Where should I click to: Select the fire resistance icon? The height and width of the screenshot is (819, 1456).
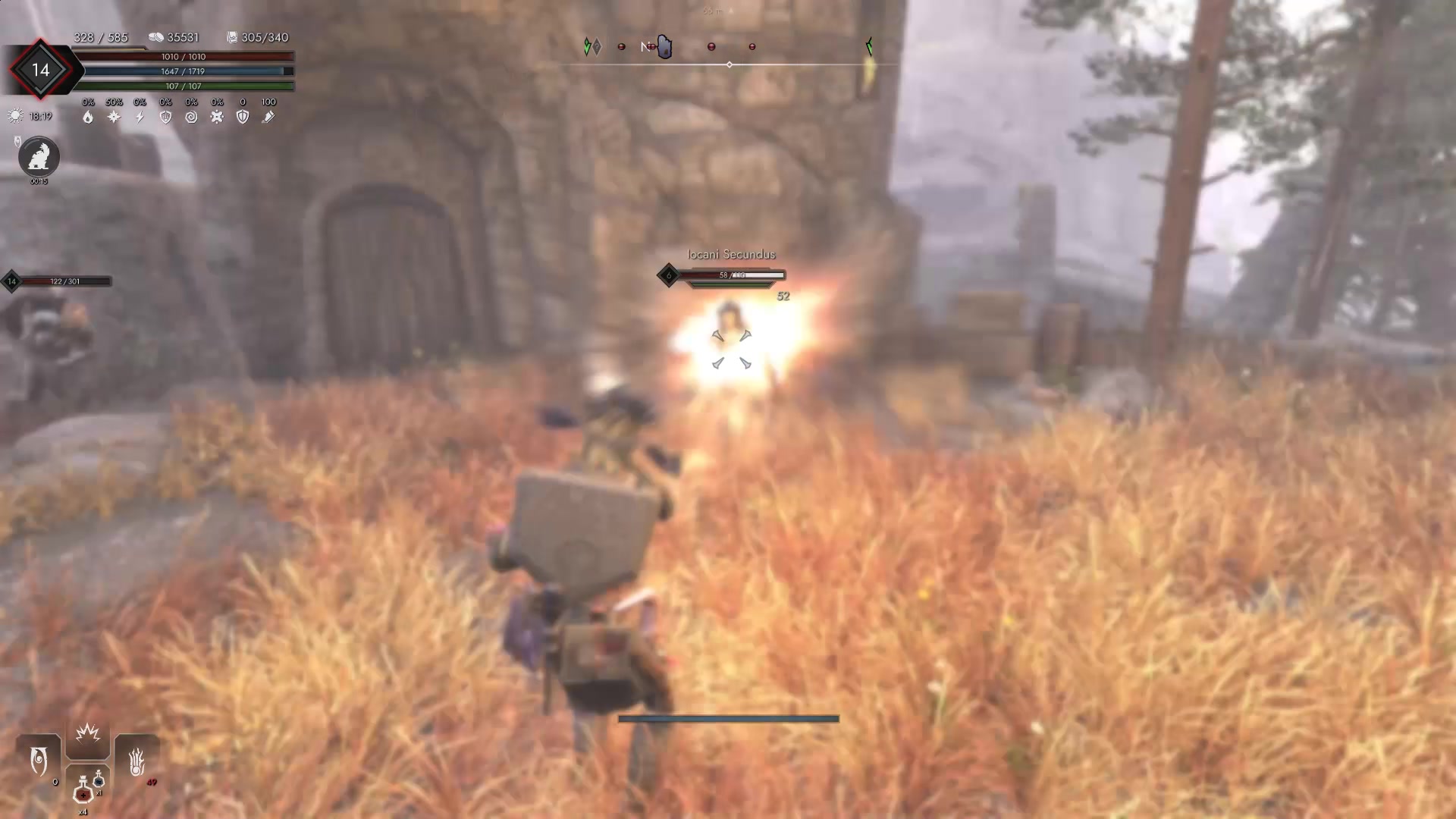coord(89,117)
